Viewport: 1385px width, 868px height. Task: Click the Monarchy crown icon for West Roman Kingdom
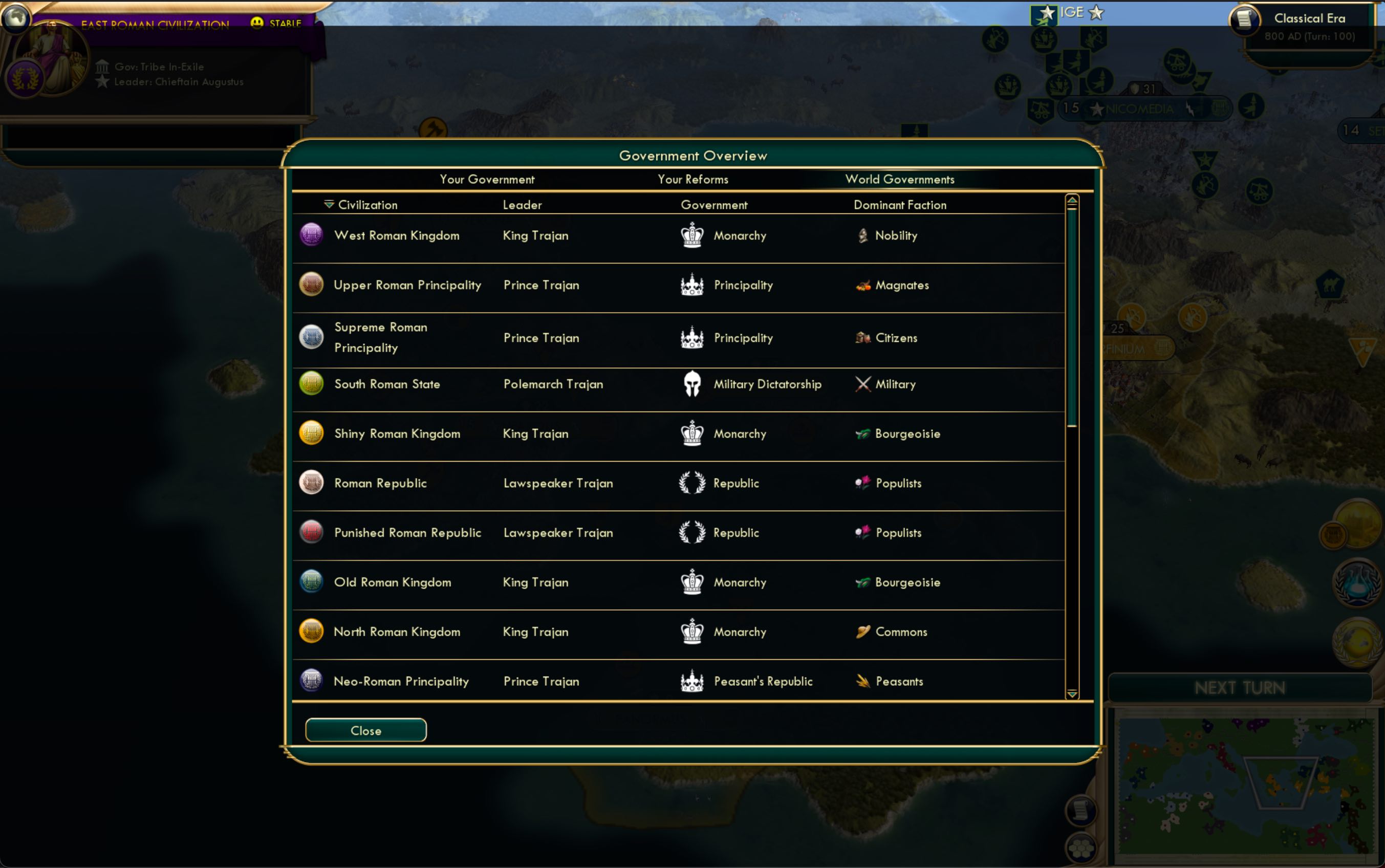pyautogui.click(x=691, y=235)
